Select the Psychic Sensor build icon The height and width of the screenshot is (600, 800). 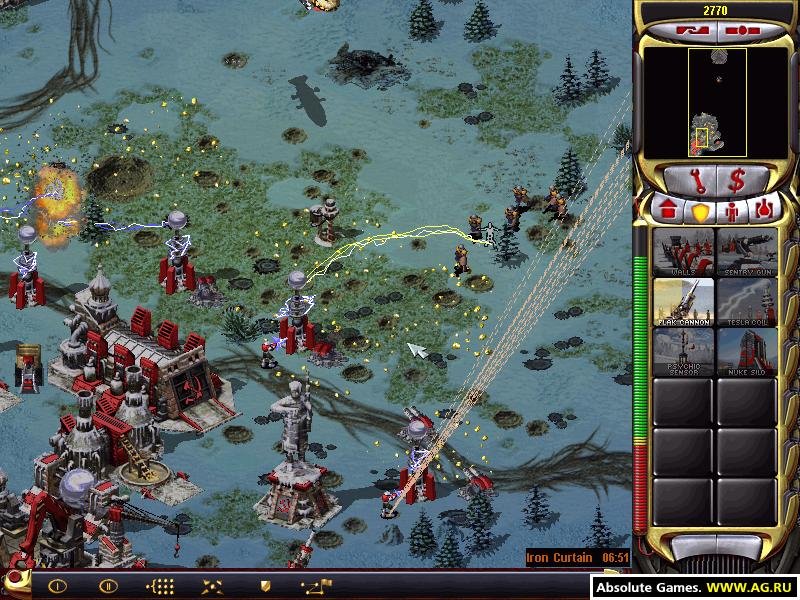[683, 351]
